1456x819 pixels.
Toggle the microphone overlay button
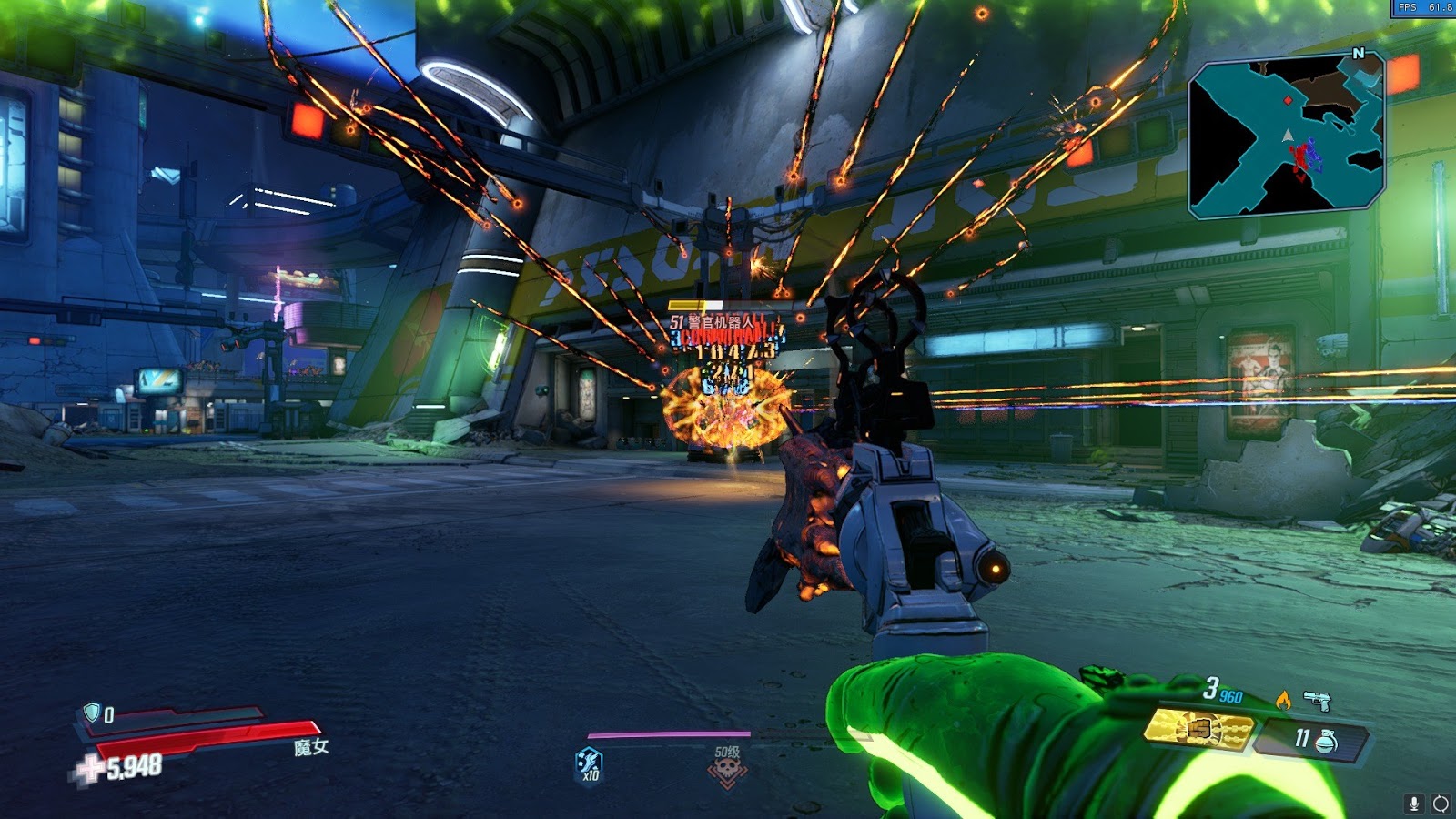click(1414, 803)
